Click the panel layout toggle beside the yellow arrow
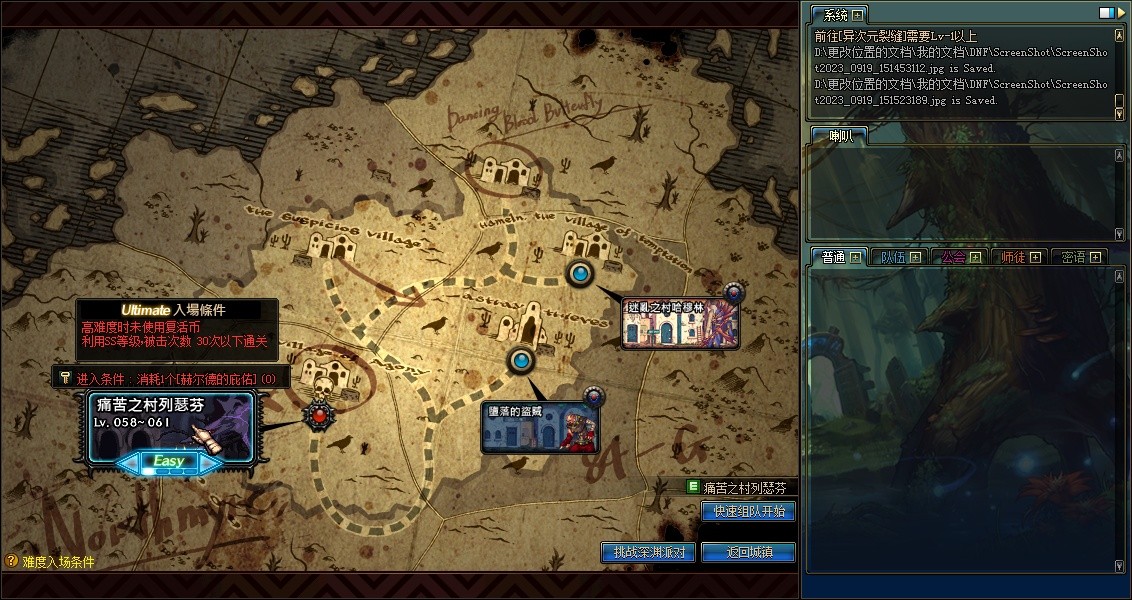Image resolution: width=1132 pixels, height=600 pixels. coord(1105,14)
